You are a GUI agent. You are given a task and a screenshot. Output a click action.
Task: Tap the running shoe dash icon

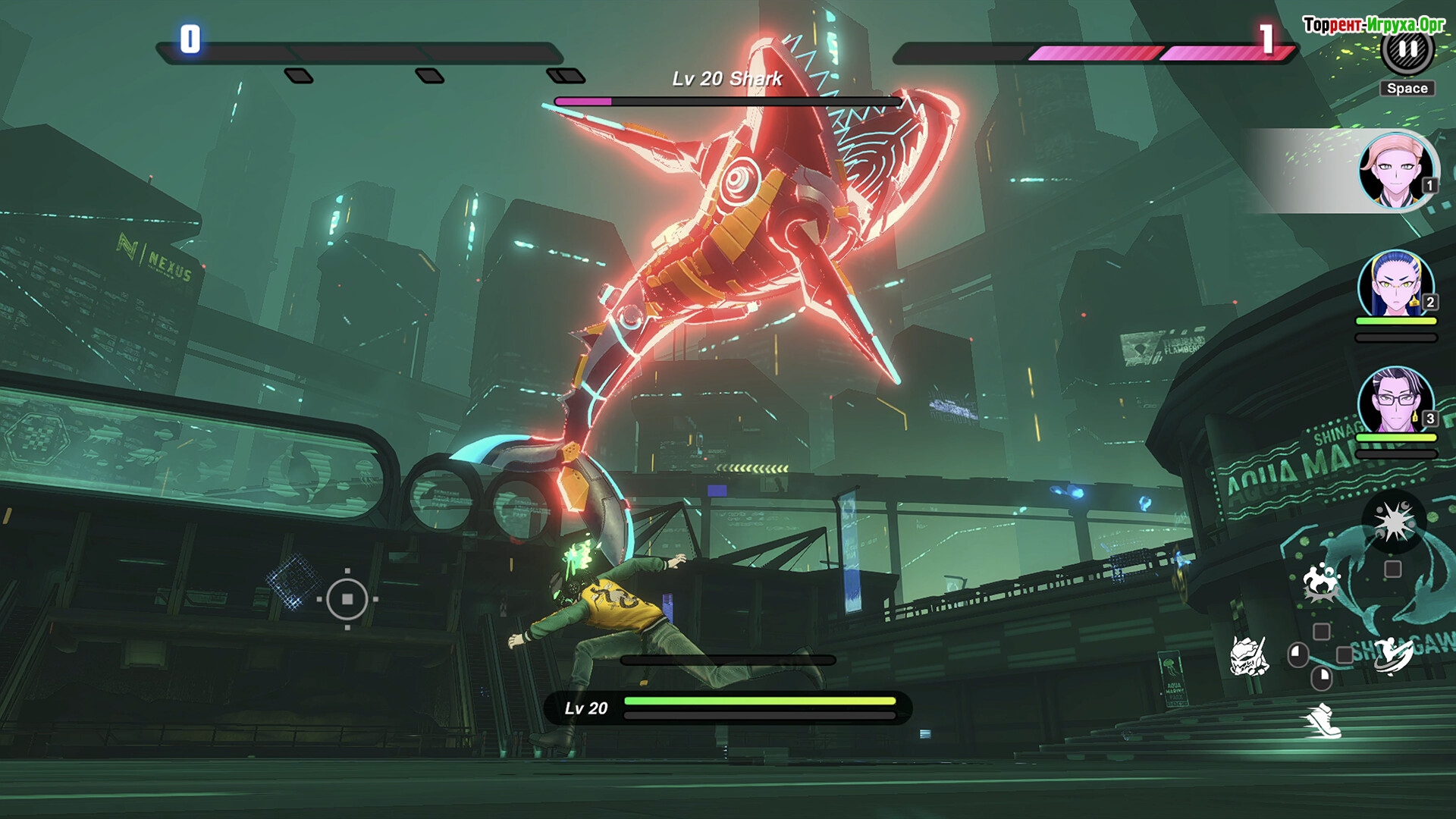coord(1323,720)
